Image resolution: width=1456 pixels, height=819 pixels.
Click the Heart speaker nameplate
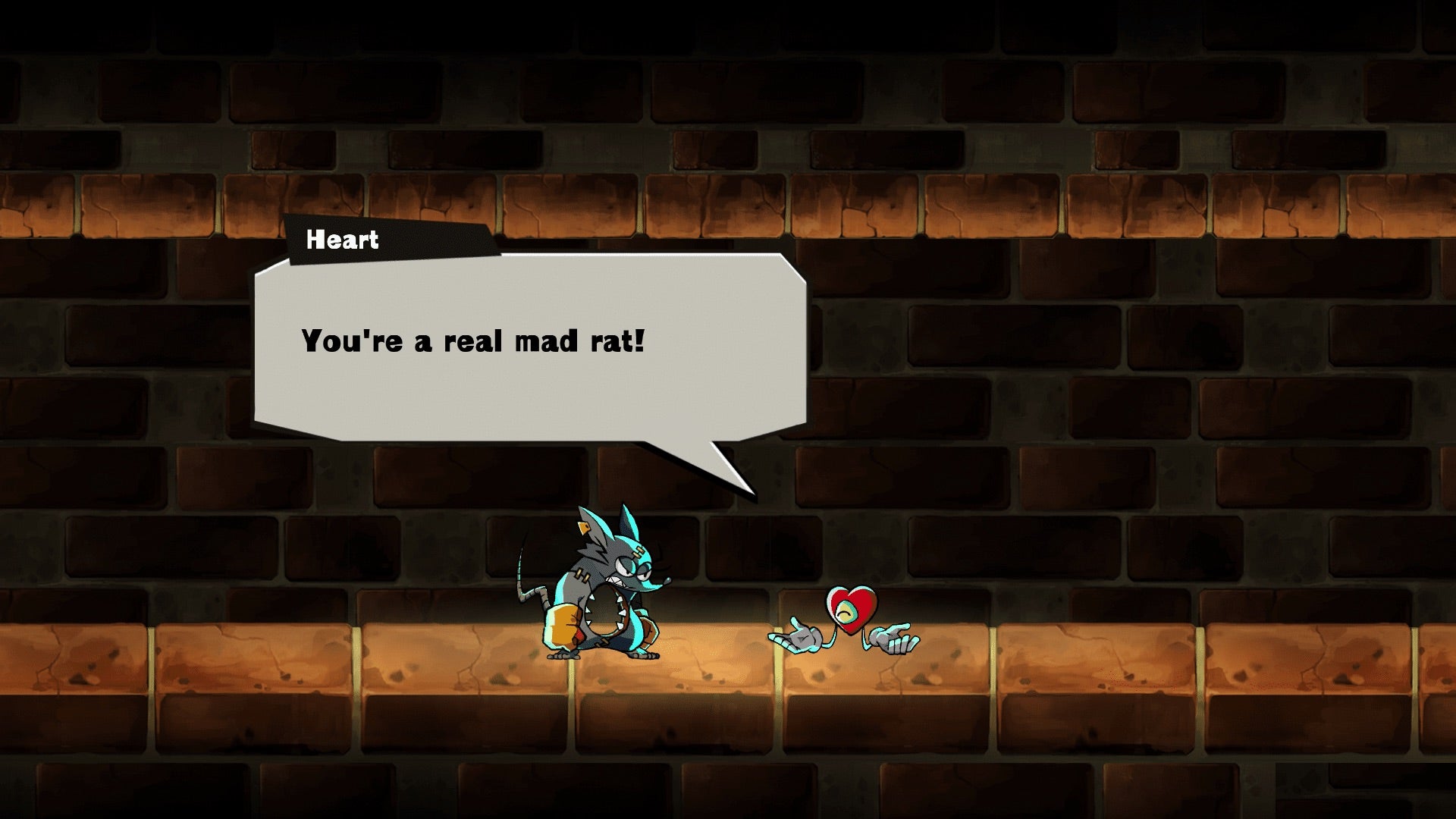341,241
